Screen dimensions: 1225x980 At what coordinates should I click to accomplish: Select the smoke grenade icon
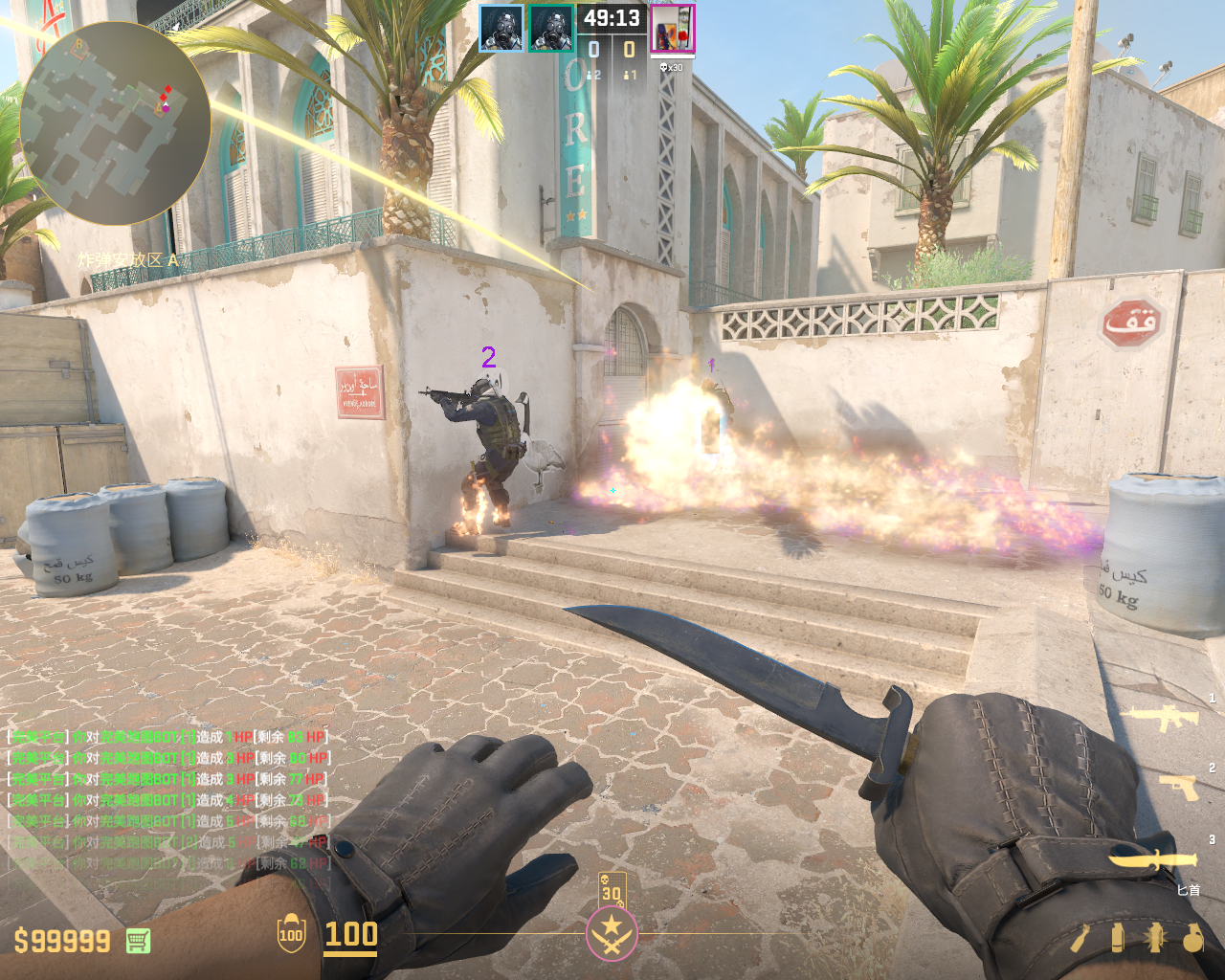(1117, 938)
